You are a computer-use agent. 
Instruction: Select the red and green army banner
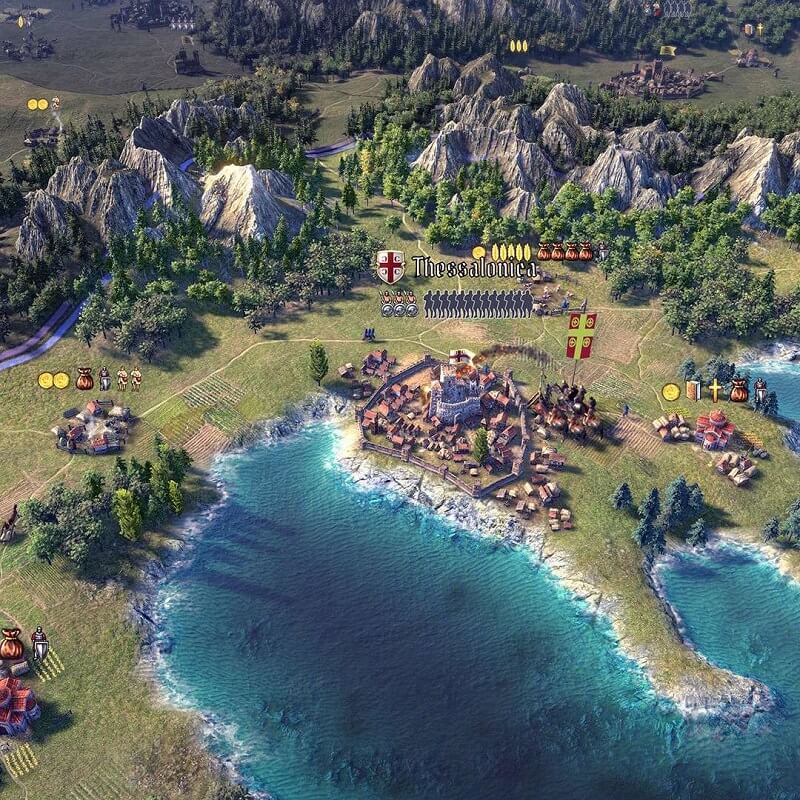581,334
